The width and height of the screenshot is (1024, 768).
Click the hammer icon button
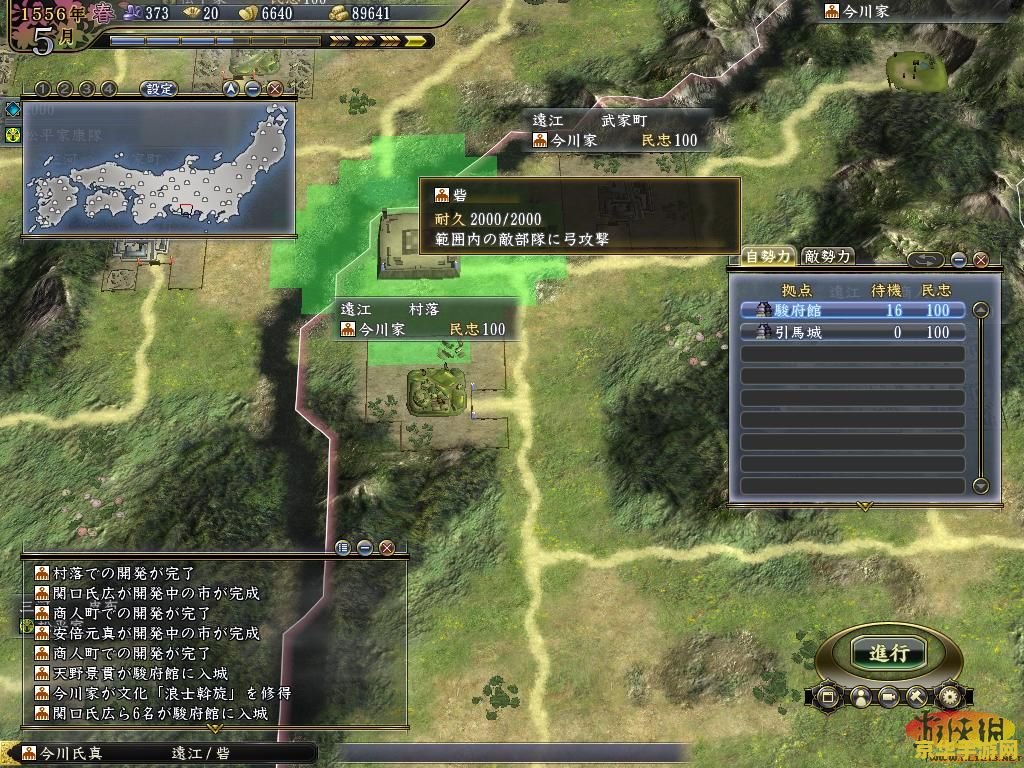click(x=917, y=695)
